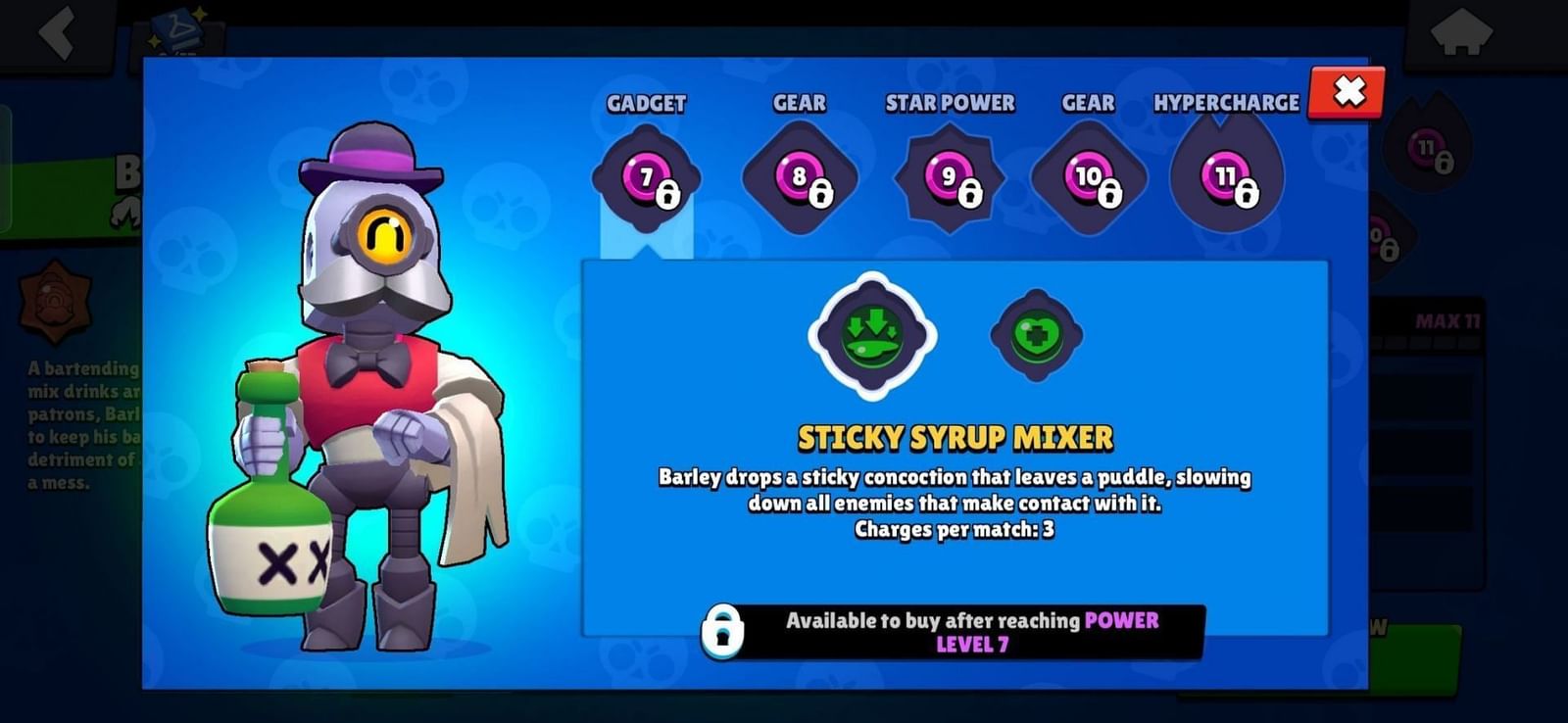Screen dimensions: 1568x723
Task: Select the brown Star Power badge on the left
Action: pos(54,299)
